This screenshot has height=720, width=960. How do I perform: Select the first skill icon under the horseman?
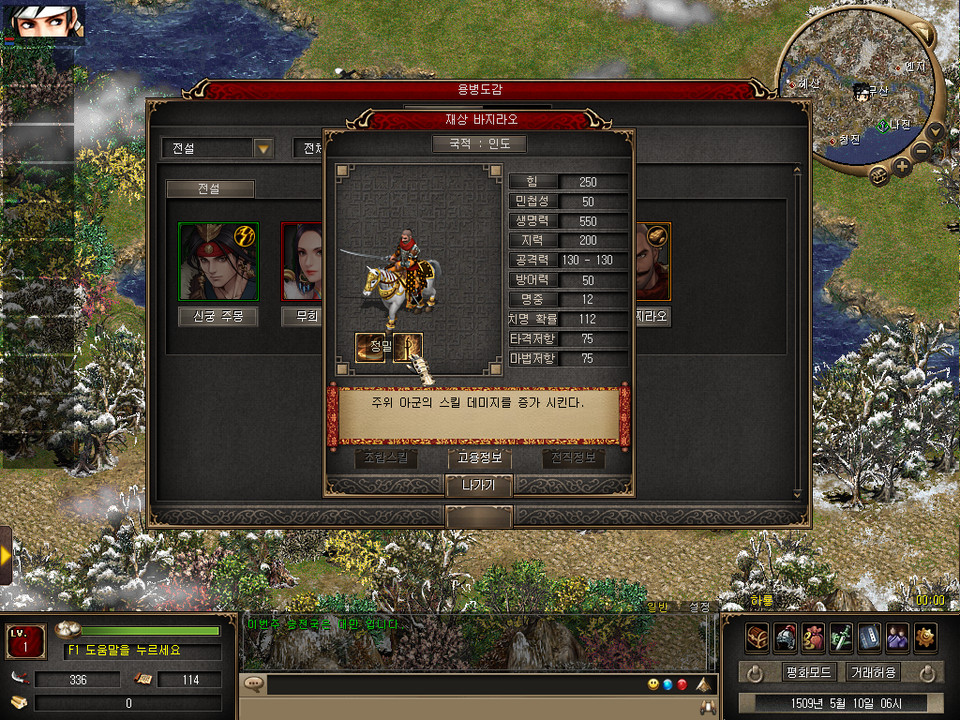370,347
